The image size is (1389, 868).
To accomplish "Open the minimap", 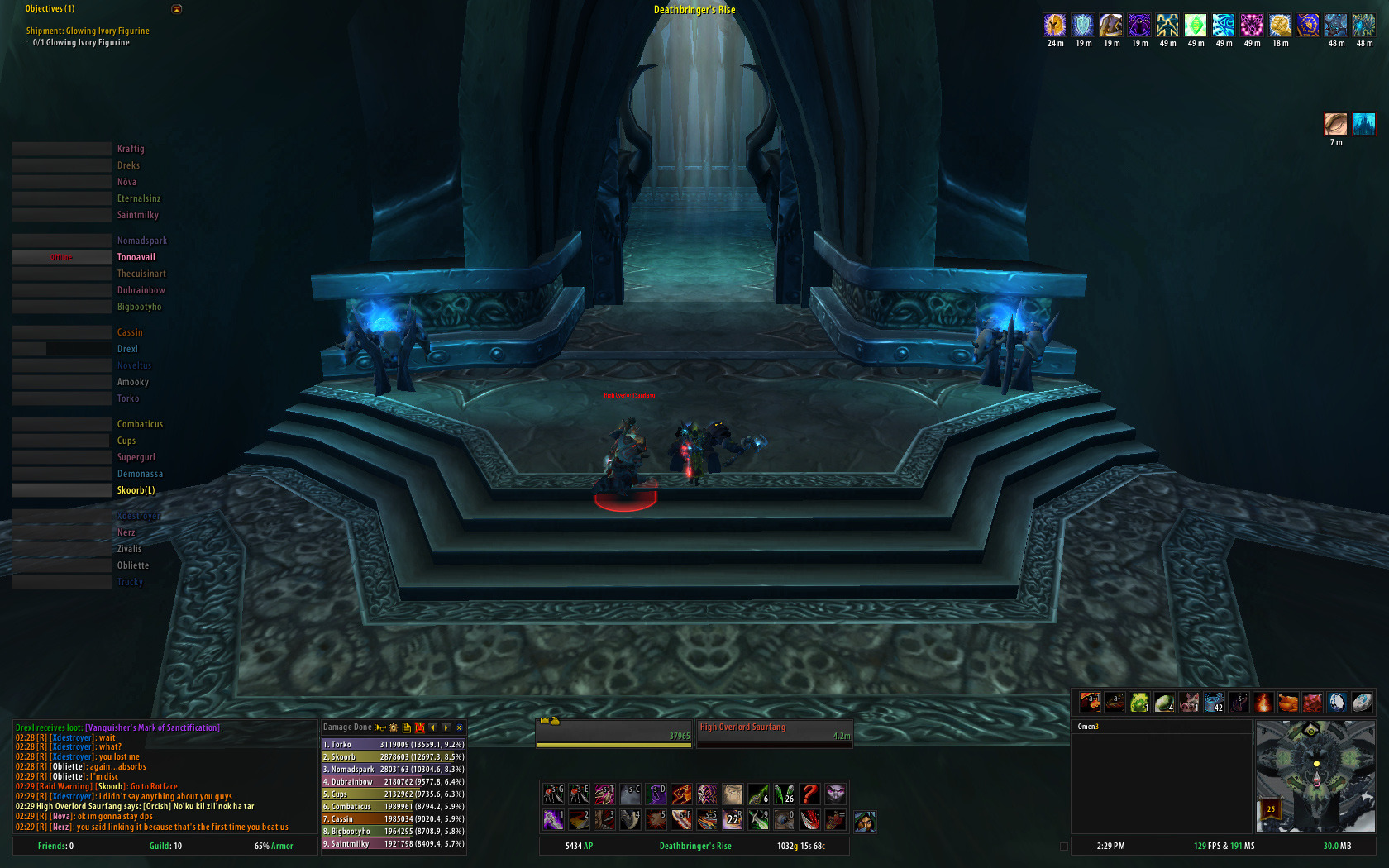I will (x=1315, y=775).
